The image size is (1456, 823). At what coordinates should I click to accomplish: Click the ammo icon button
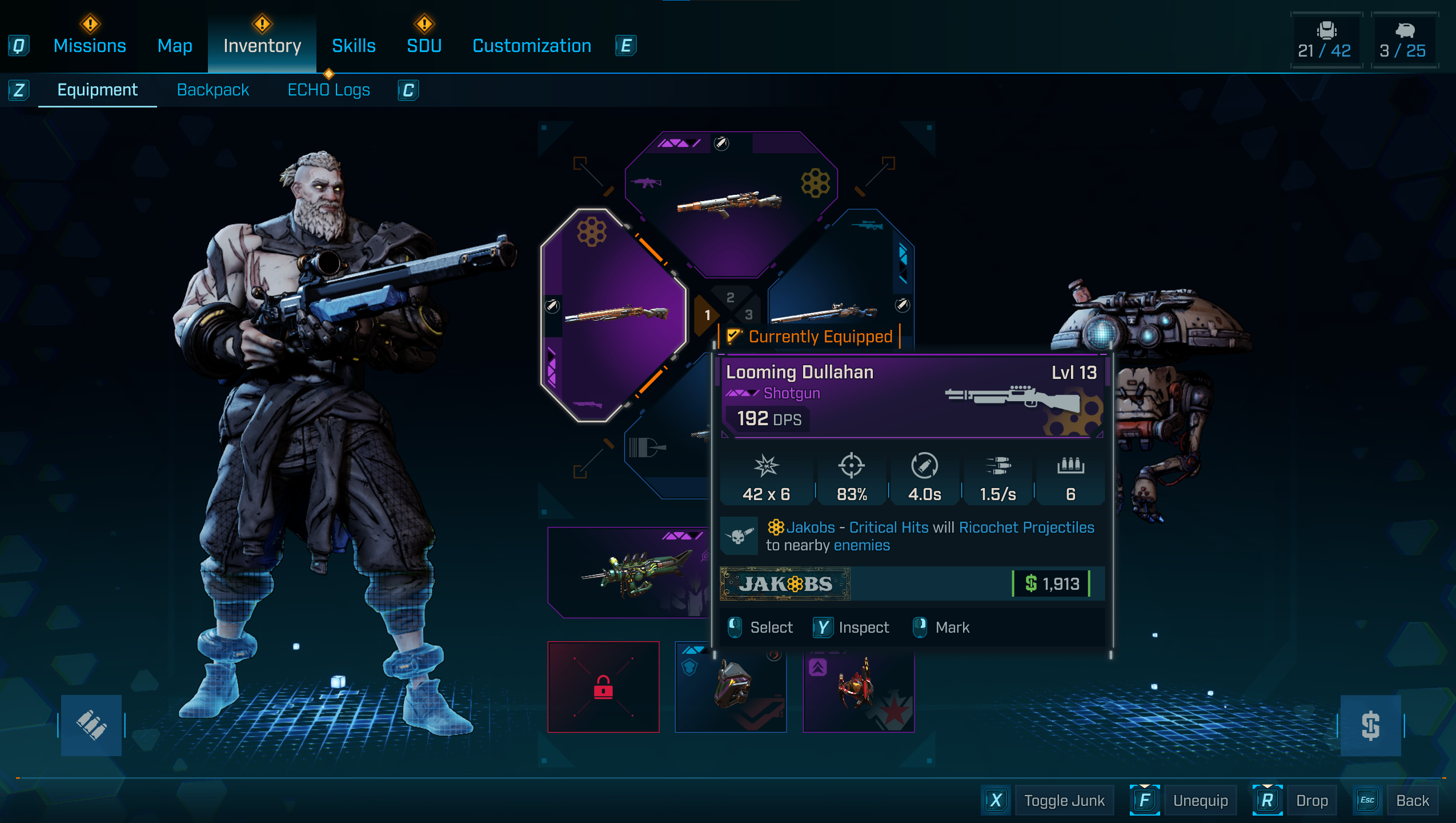pos(91,725)
